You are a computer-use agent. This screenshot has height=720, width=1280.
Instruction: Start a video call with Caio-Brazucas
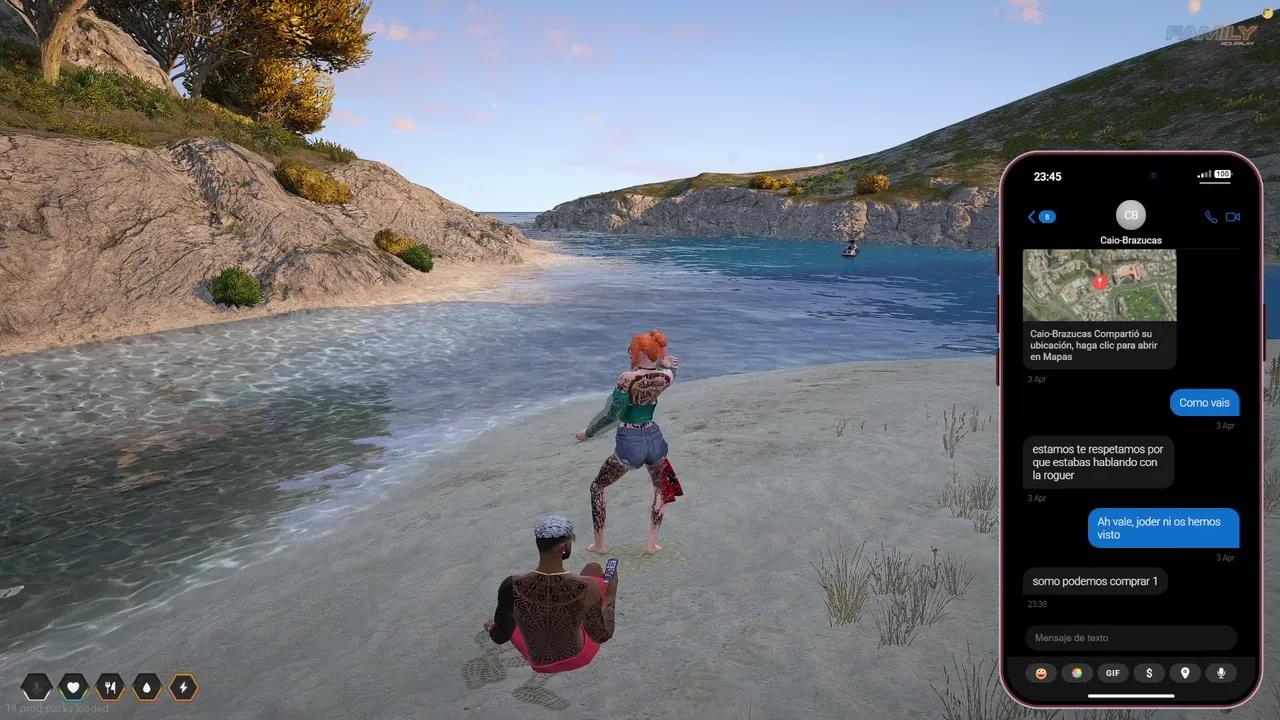pyautogui.click(x=1233, y=216)
